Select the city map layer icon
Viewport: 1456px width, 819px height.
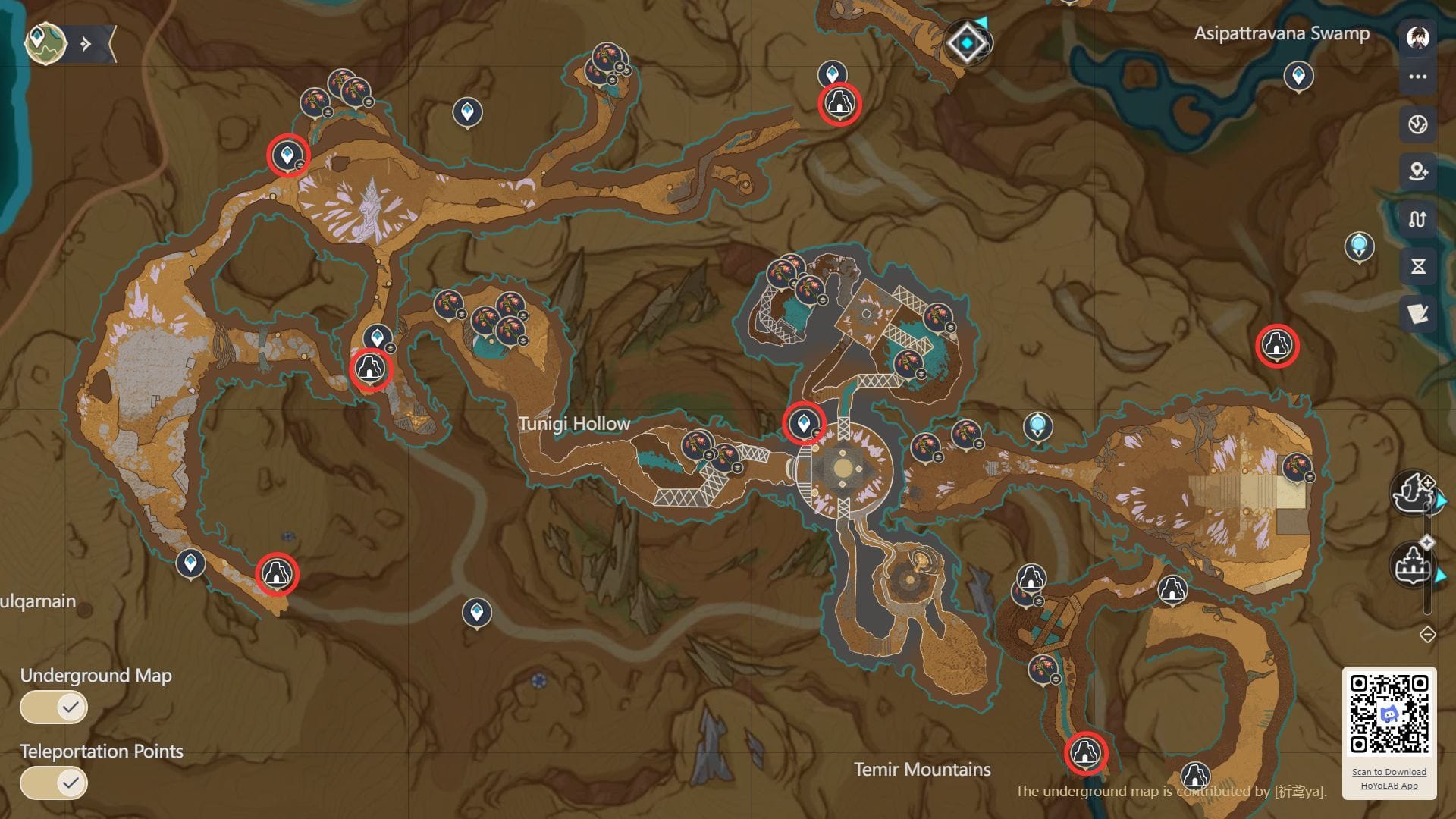[1411, 565]
